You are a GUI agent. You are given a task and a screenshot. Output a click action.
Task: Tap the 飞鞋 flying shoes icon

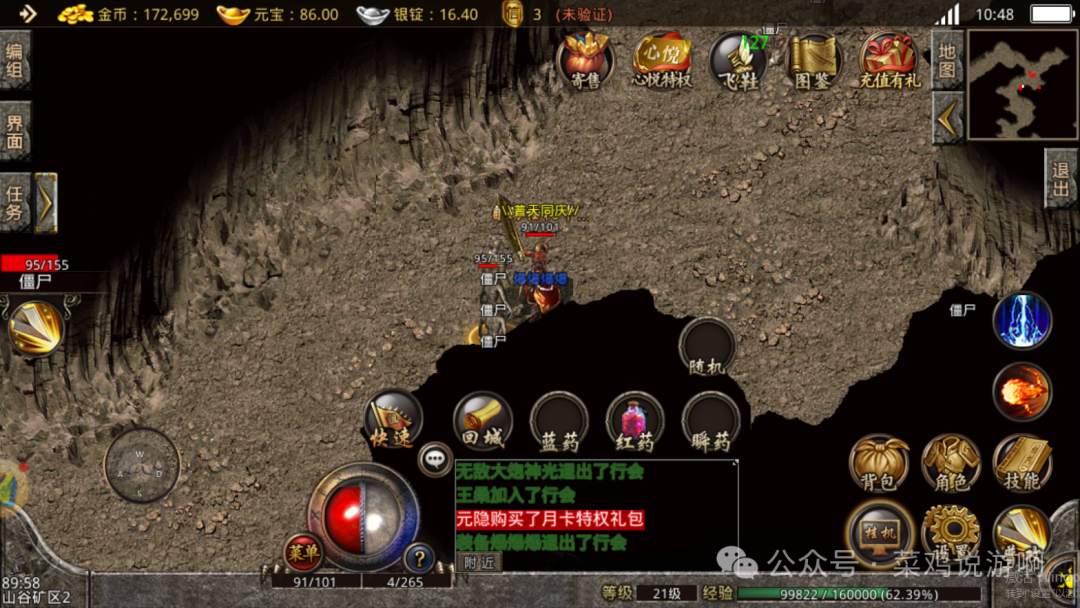coord(738,60)
